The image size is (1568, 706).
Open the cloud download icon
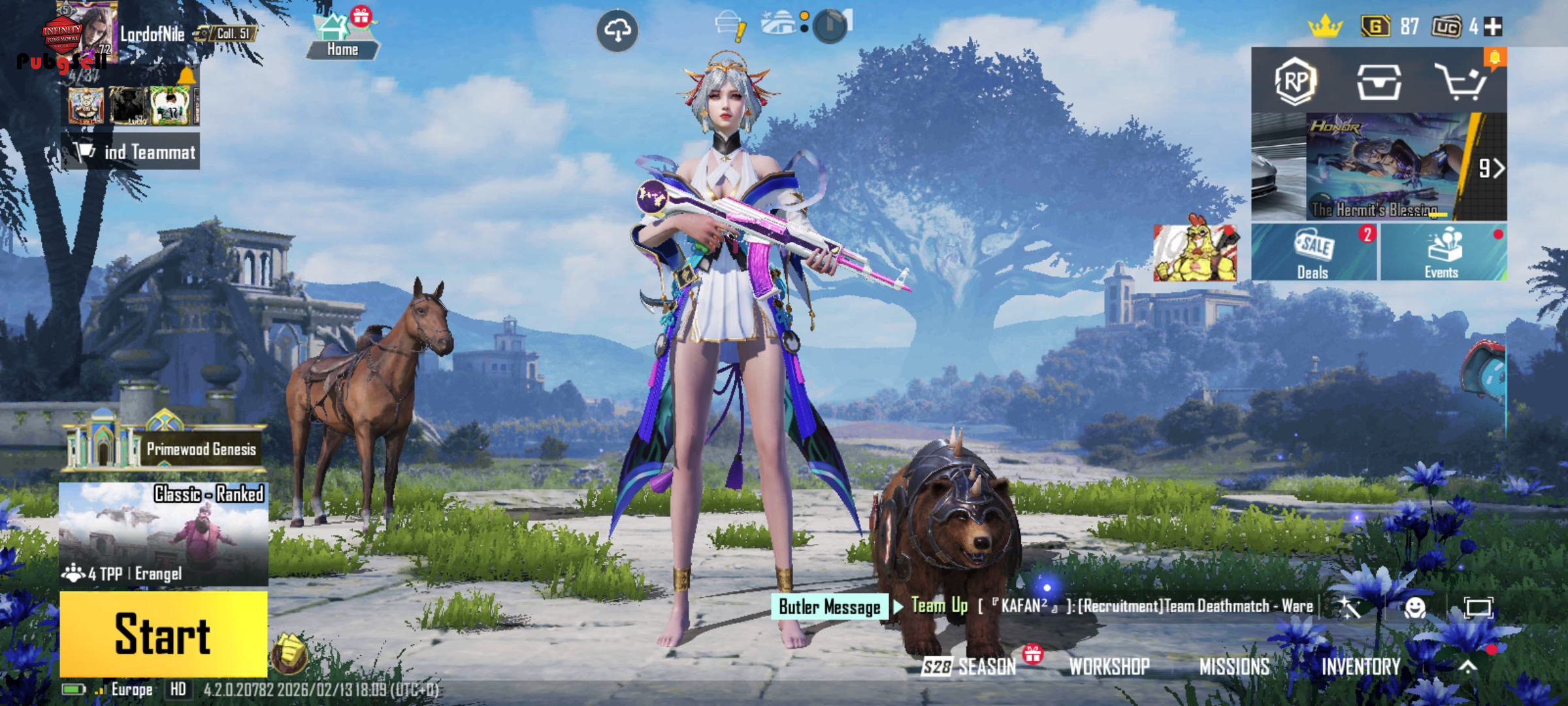coord(617,30)
